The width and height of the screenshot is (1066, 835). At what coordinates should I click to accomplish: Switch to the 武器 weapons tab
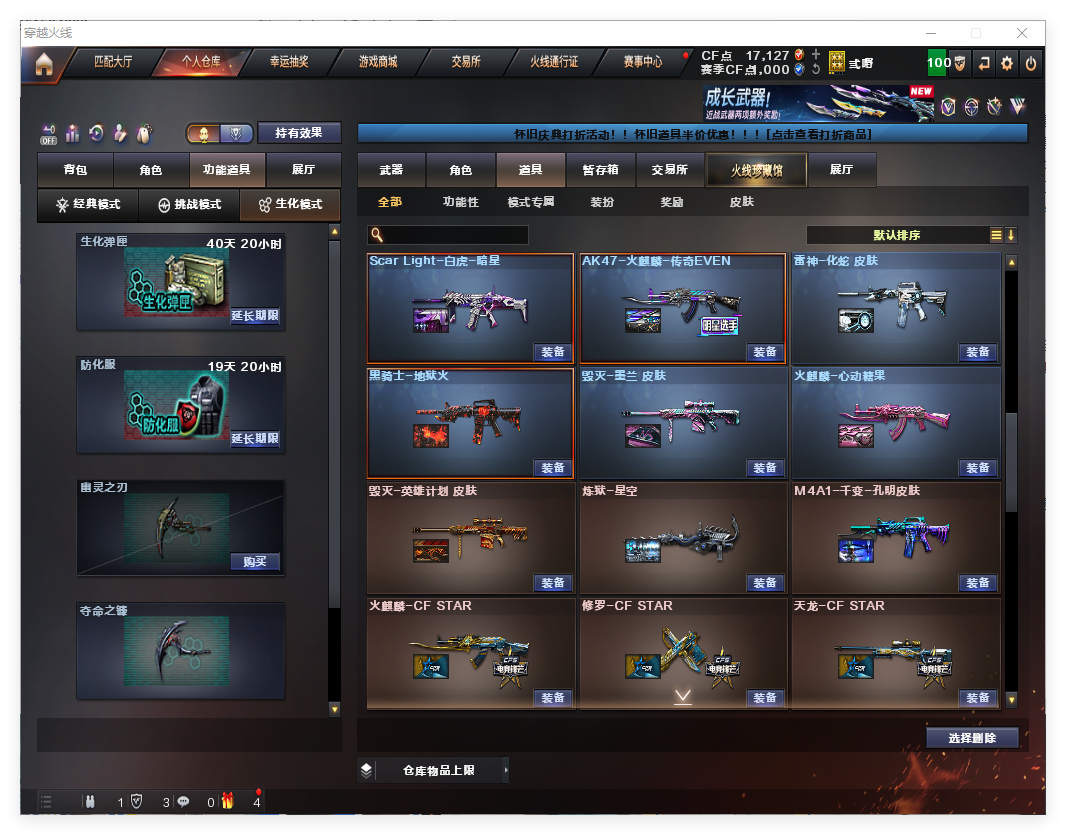point(391,170)
